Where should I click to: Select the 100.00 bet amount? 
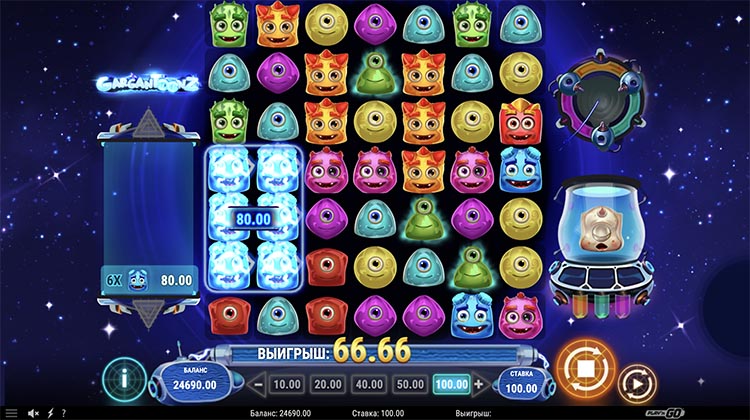coord(449,383)
